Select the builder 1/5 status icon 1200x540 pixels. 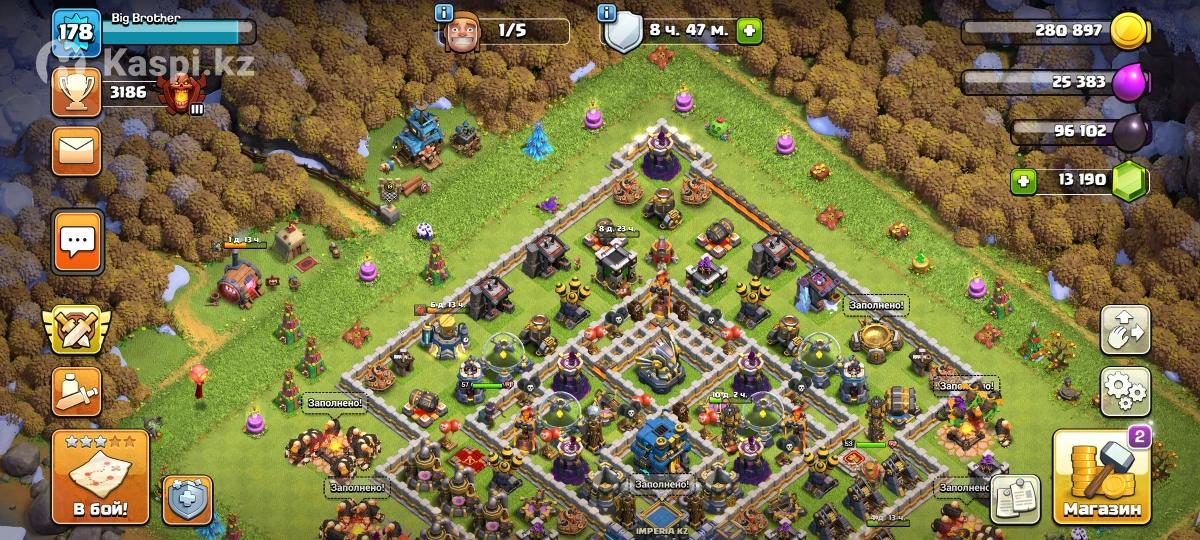(462, 33)
